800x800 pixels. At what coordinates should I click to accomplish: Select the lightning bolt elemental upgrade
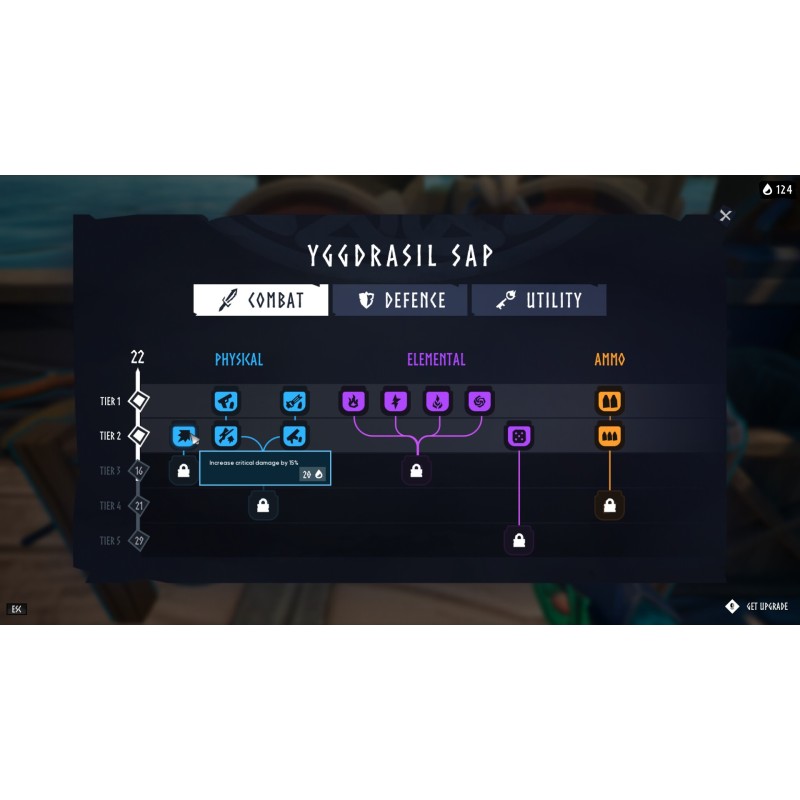pos(395,402)
